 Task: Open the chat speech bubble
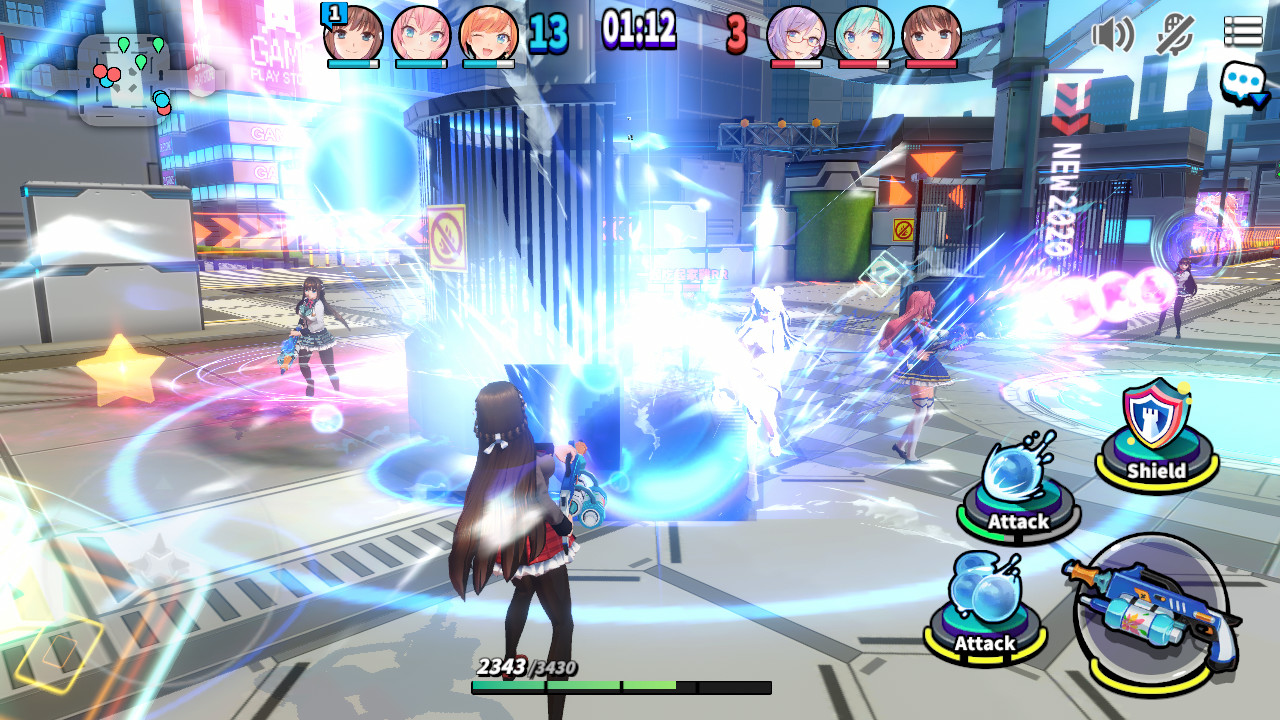coord(1243,84)
